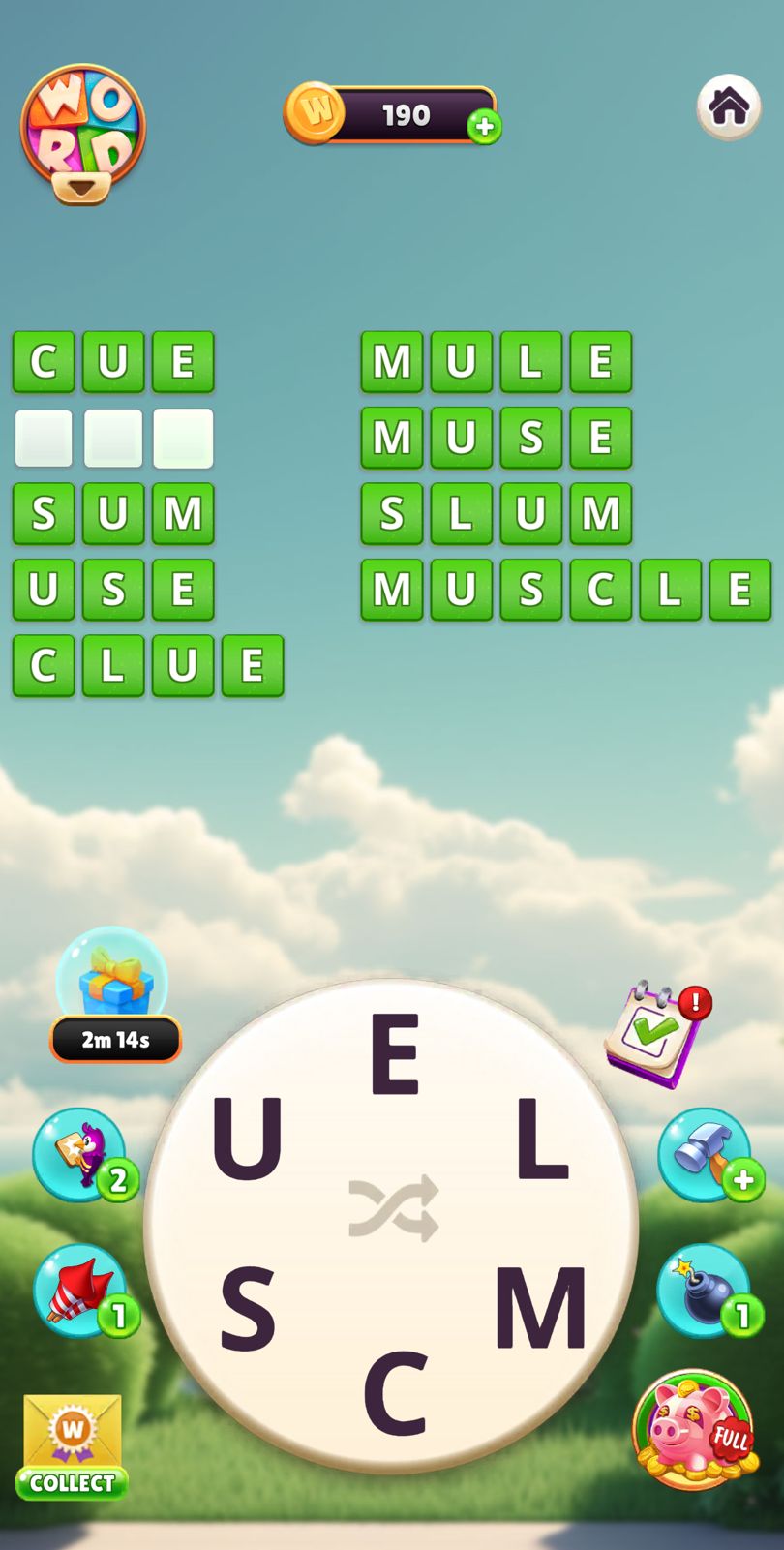Activate the rocket booster
Viewport: 784px width, 1550px height.
click(81, 1291)
